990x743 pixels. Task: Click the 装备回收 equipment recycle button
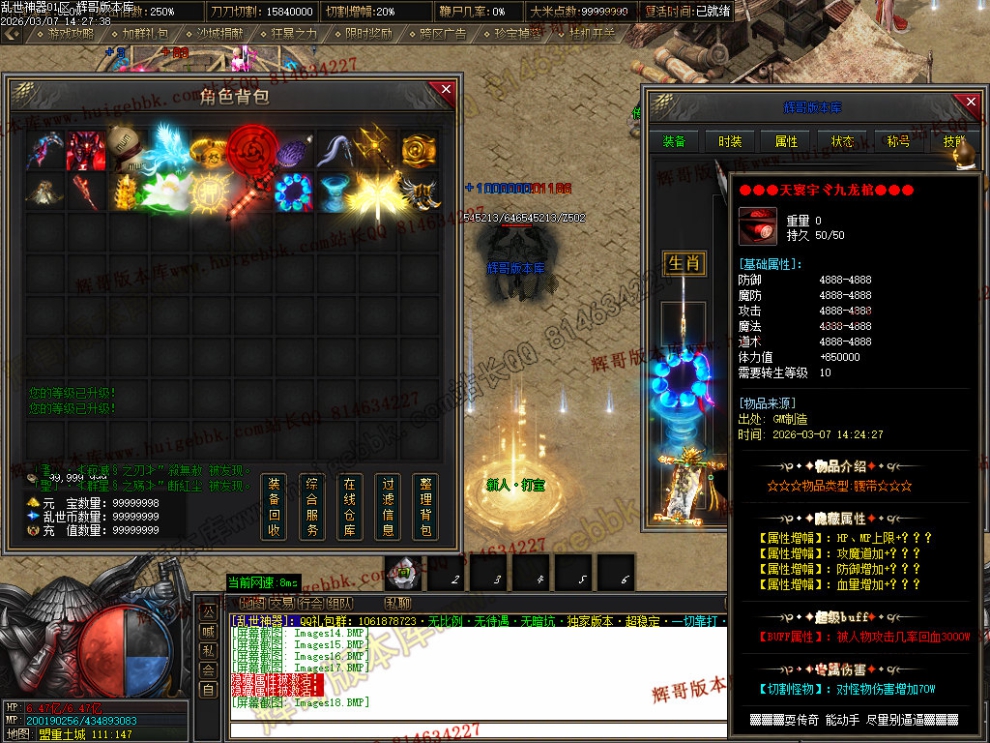pos(274,506)
